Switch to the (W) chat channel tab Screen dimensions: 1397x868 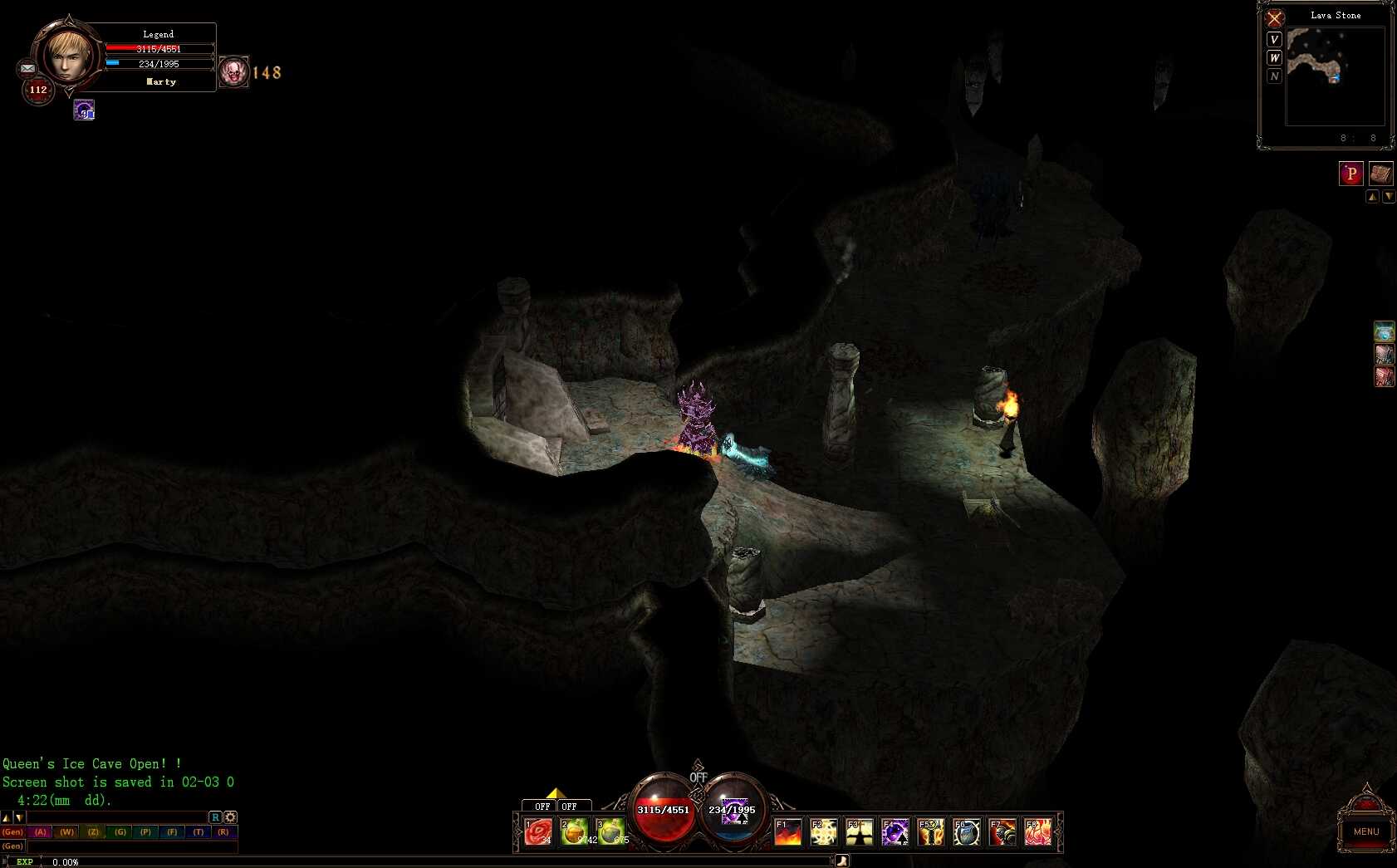(x=67, y=831)
